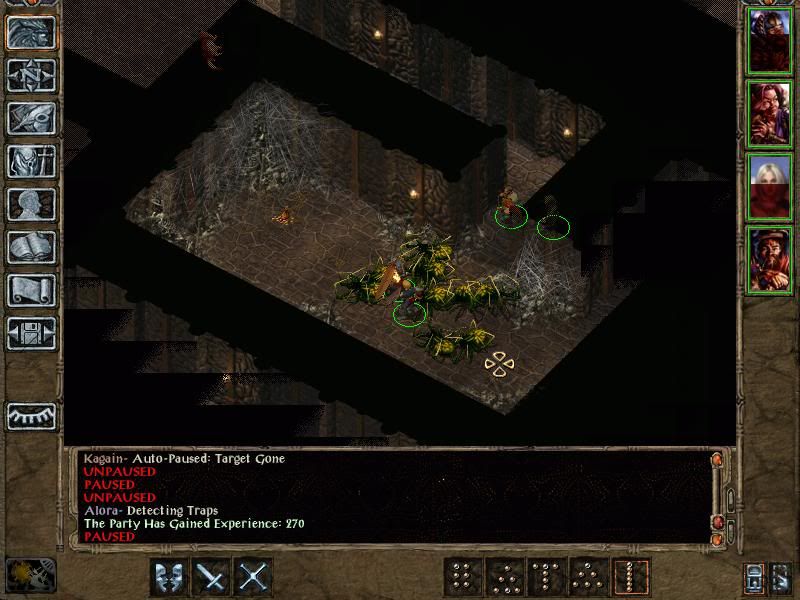Open the Options floppy disk menu

click(31, 333)
